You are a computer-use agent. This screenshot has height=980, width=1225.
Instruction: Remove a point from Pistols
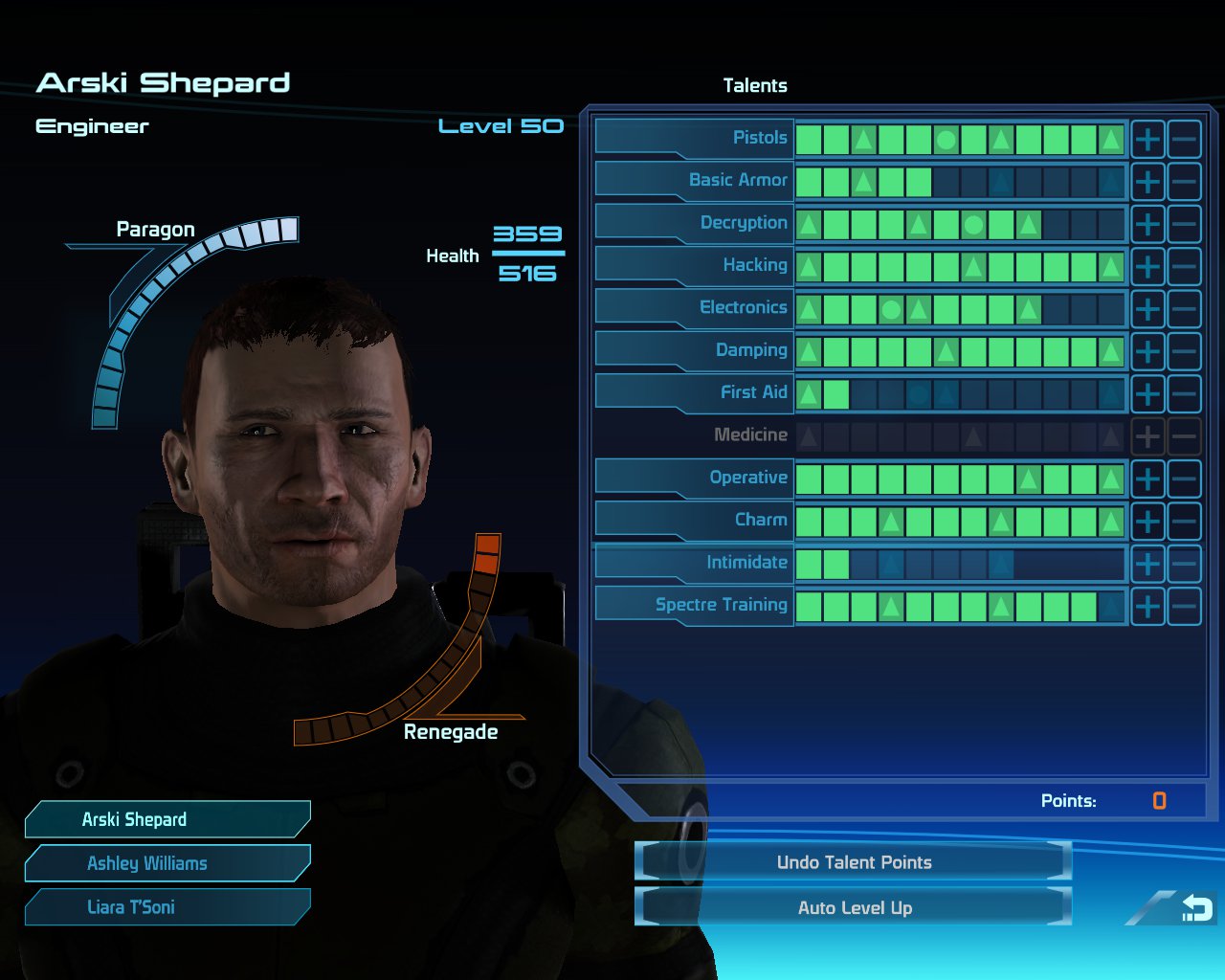(x=1185, y=140)
